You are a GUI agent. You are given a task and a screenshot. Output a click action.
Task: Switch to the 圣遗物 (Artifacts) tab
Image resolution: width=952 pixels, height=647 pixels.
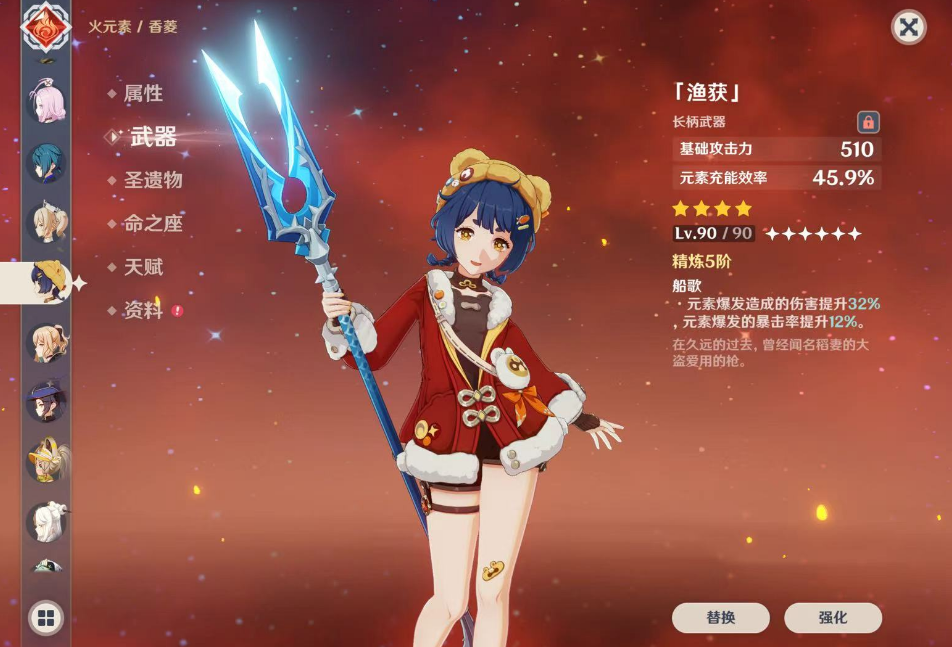pos(152,181)
